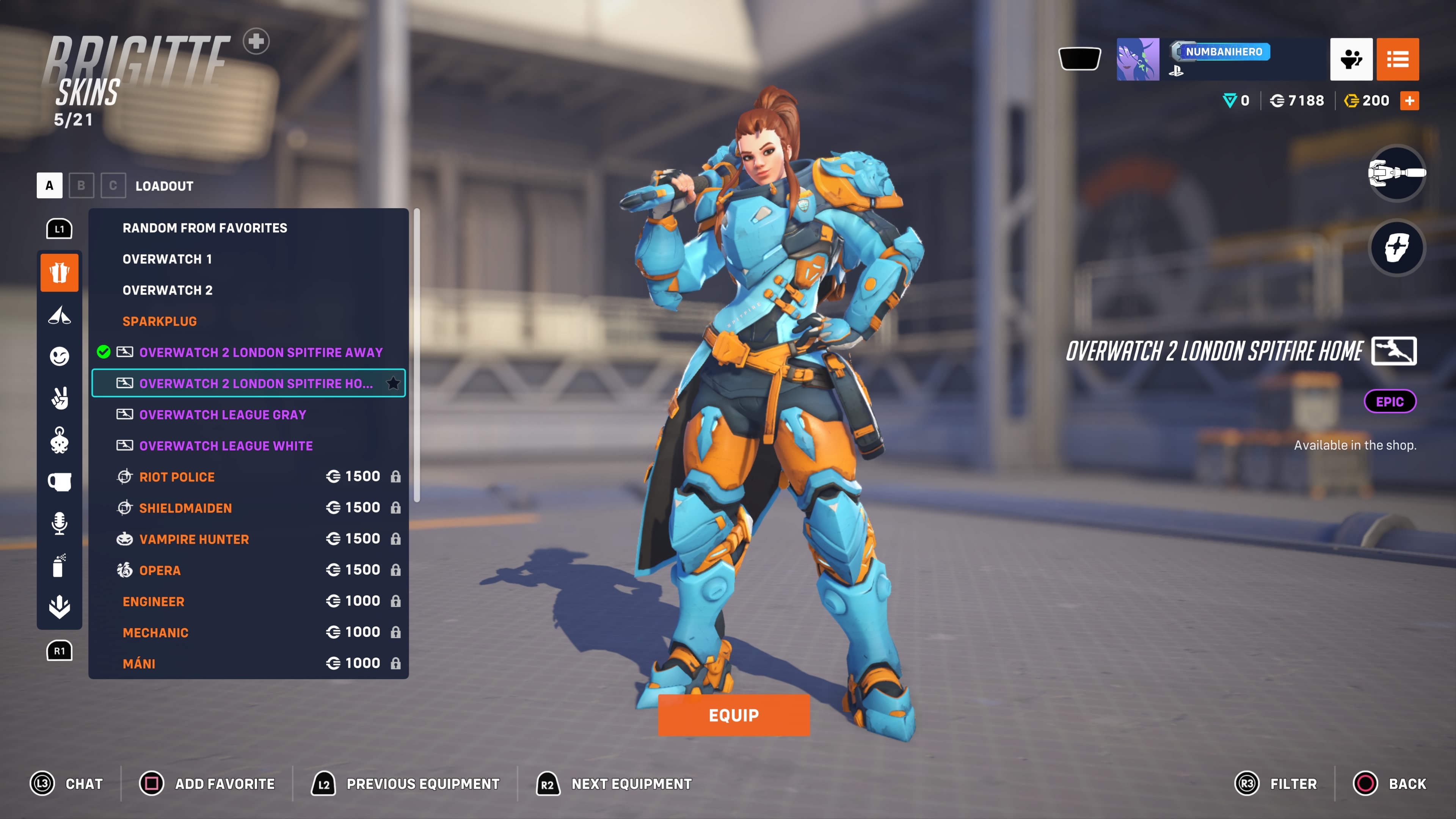
Task: Add coins with the orange plus button
Action: 1409,100
